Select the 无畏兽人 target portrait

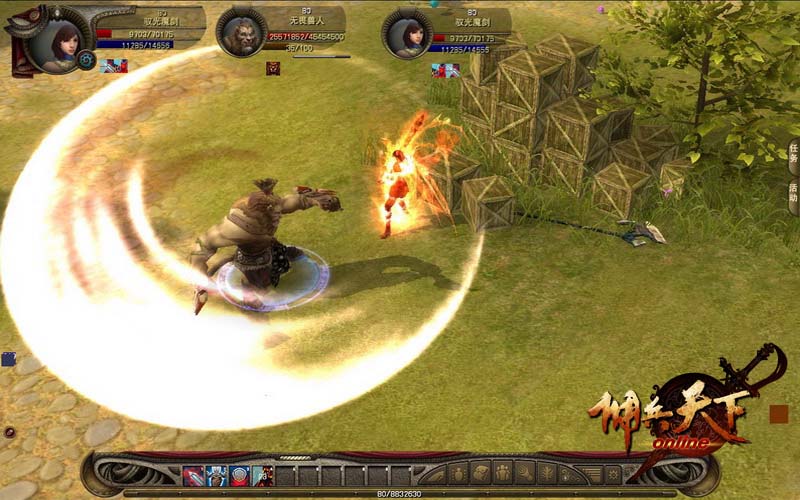point(241,33)
